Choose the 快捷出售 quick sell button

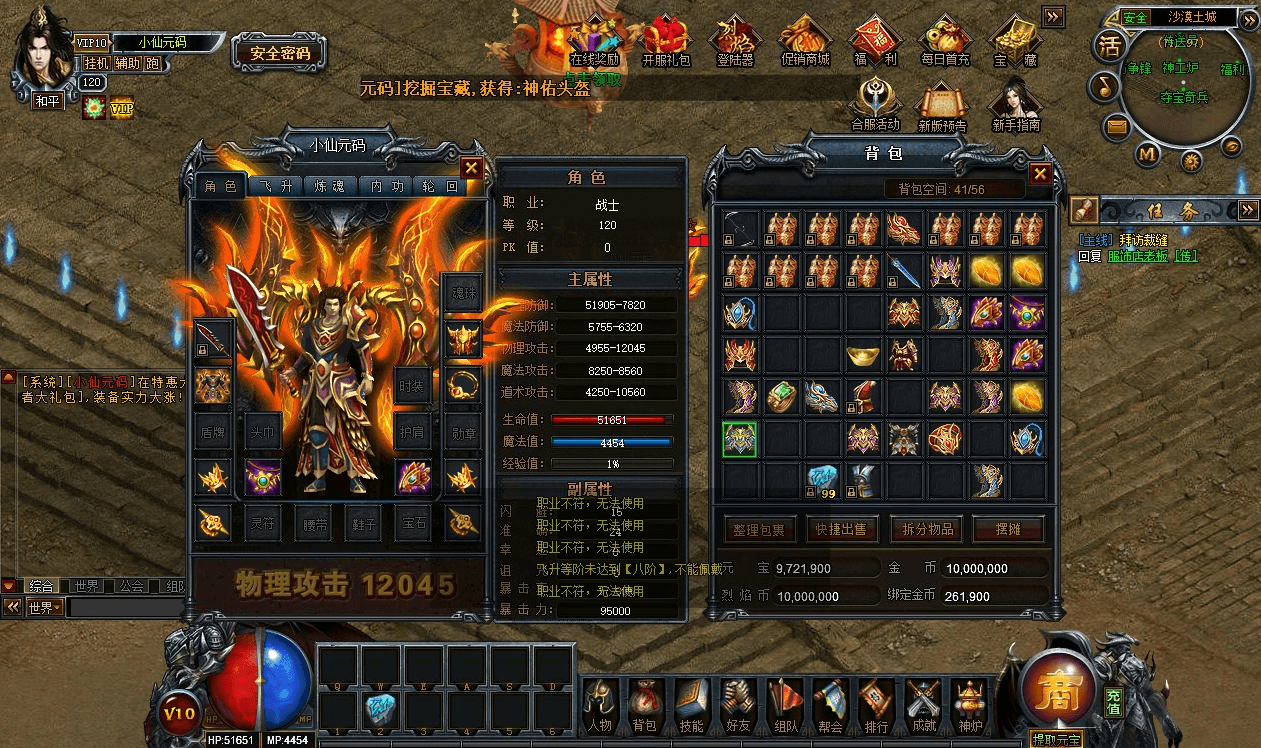841,529
